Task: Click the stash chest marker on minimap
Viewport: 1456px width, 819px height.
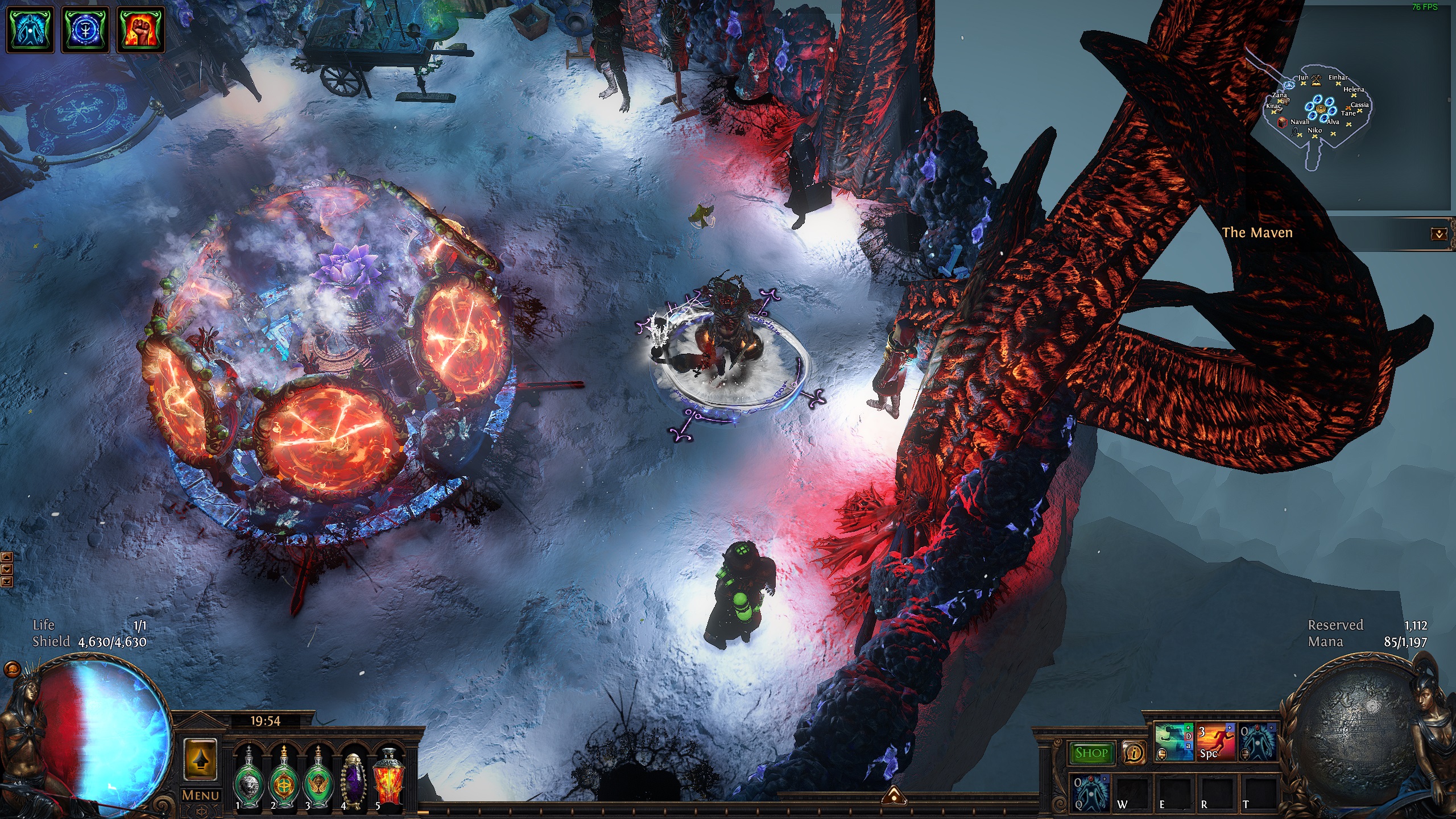Action: click(x=1282, y=122)
